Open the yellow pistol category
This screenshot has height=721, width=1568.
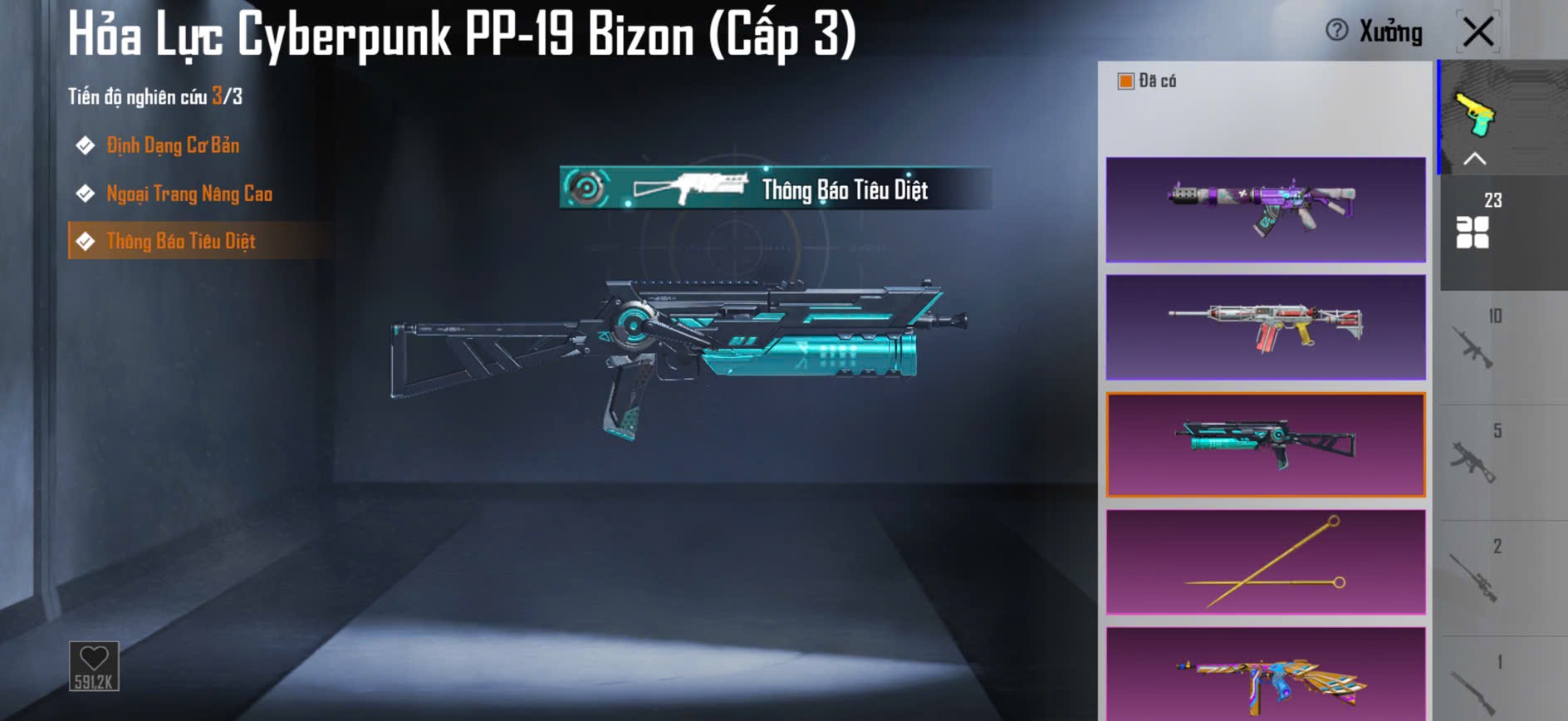click(x=1475, y=114)
